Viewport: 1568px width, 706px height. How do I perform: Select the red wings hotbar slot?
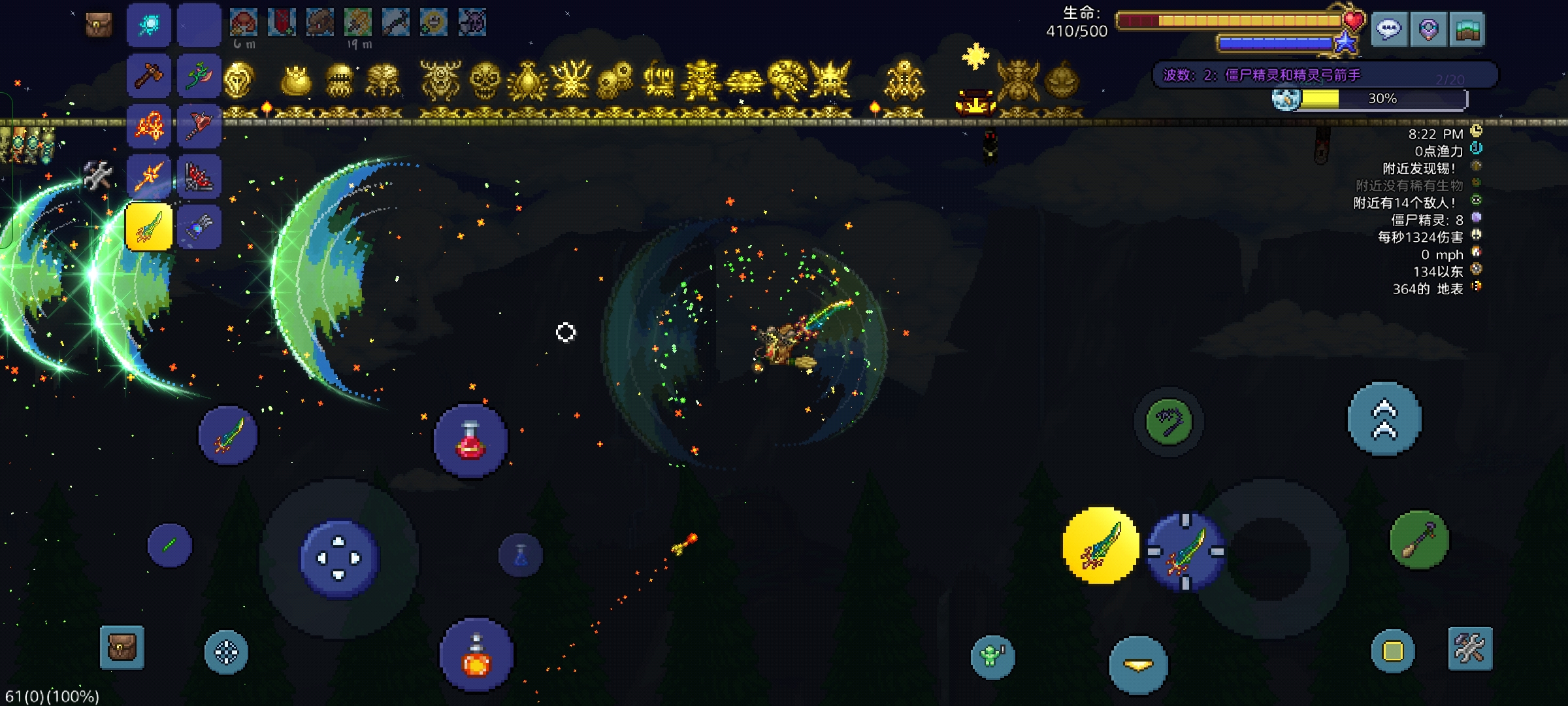tap(199, 176)
